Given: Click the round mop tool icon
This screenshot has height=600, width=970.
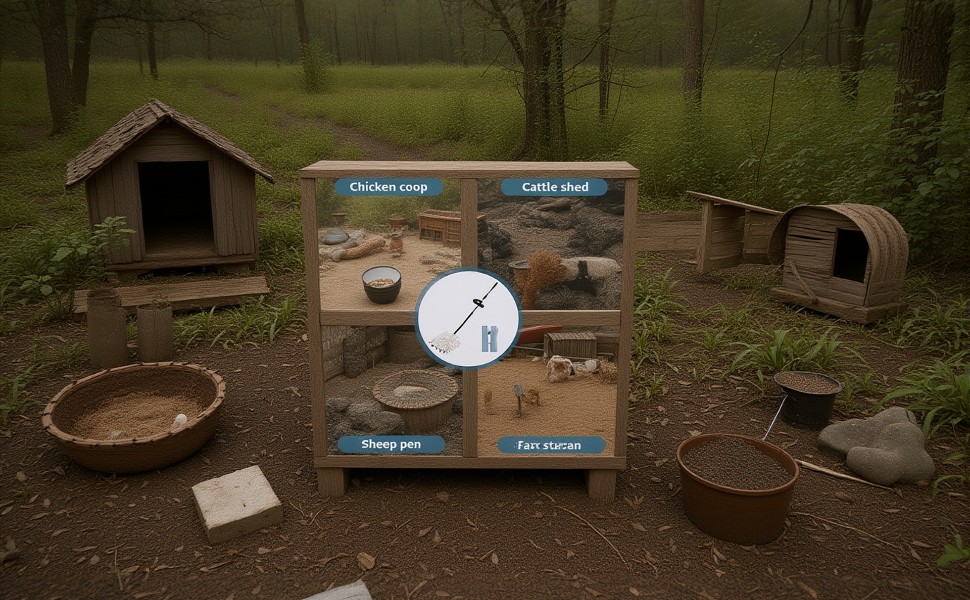Looking at the screenshot, I should tap(468, 318).
